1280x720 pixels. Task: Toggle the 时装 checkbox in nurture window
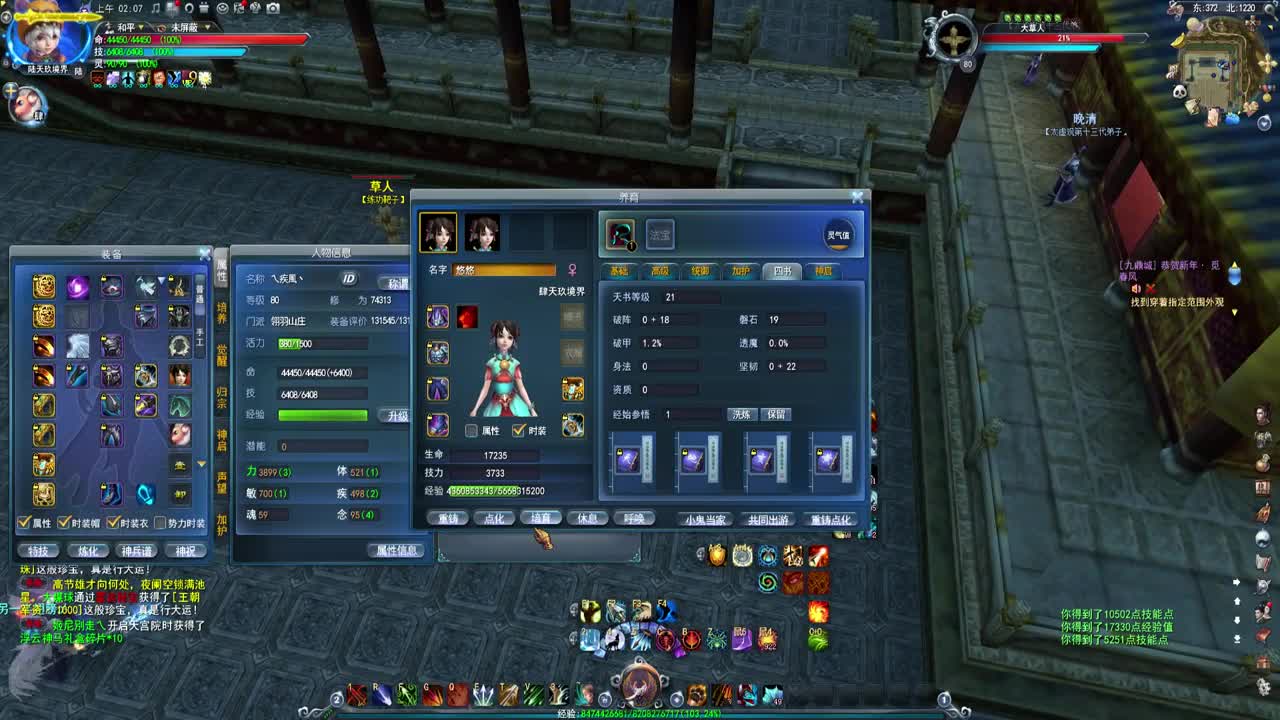(520, 428)
